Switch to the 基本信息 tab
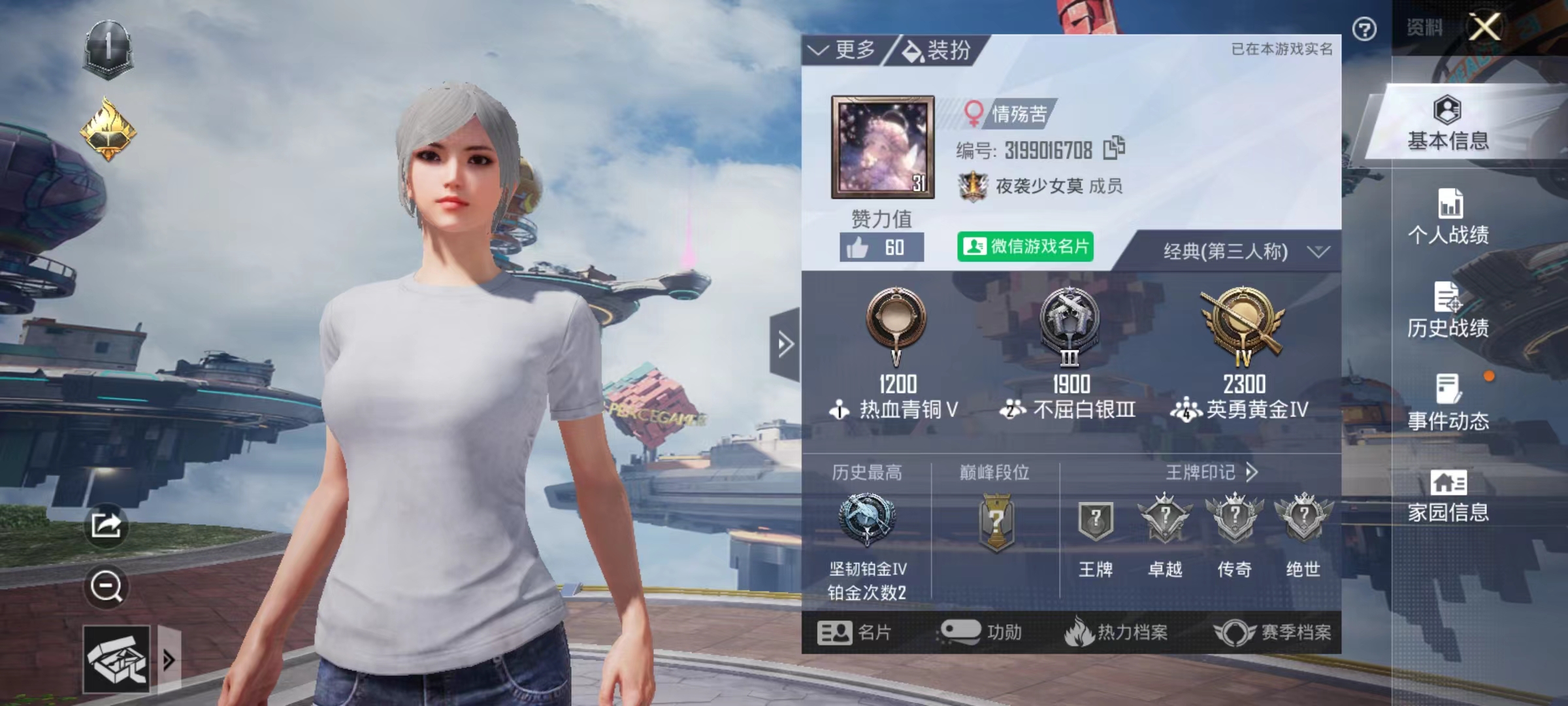Viewport: 1568px width, 706px height. coord(1448,124)
